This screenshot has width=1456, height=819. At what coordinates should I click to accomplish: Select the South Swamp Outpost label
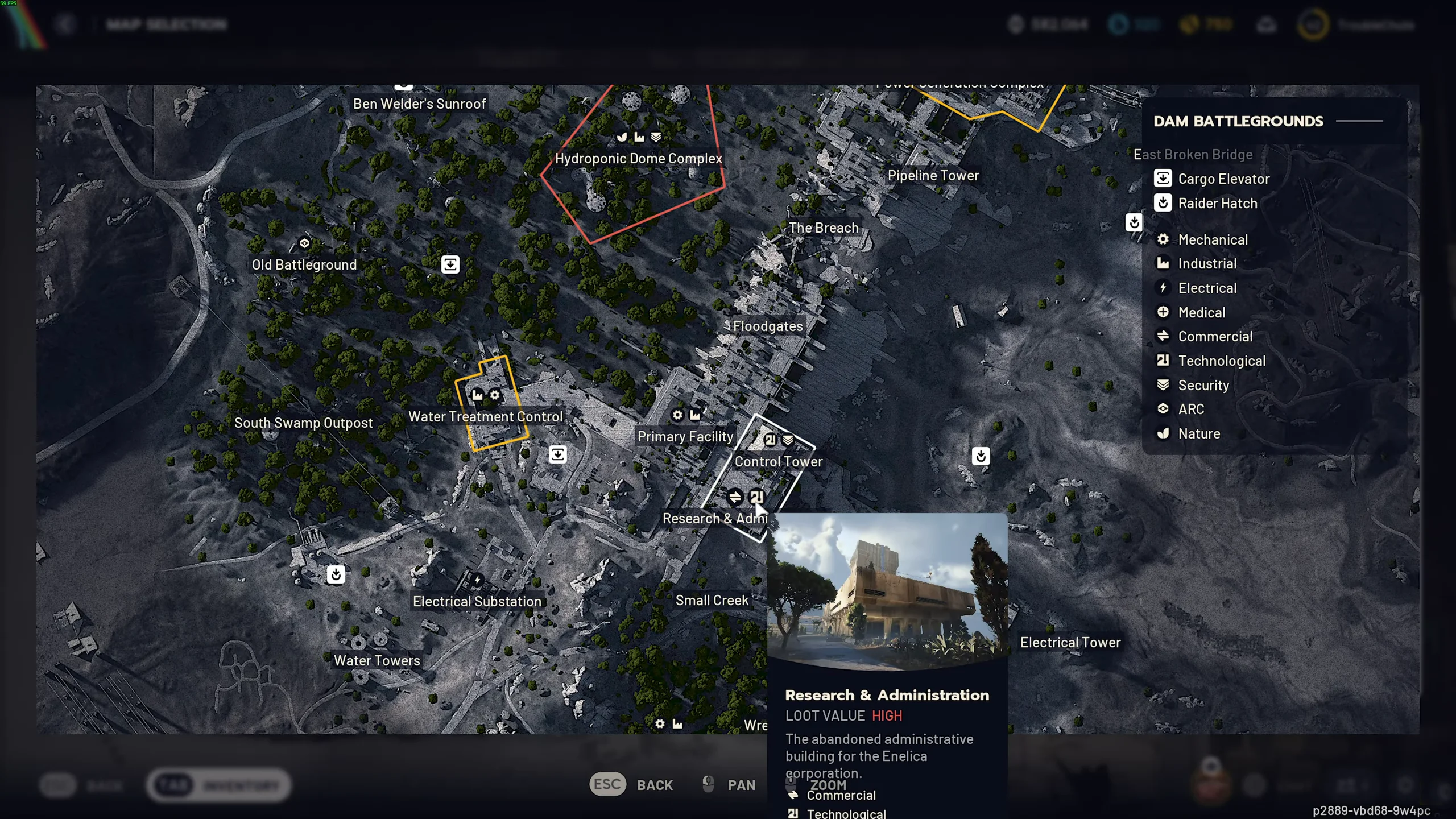click(303, 423)
